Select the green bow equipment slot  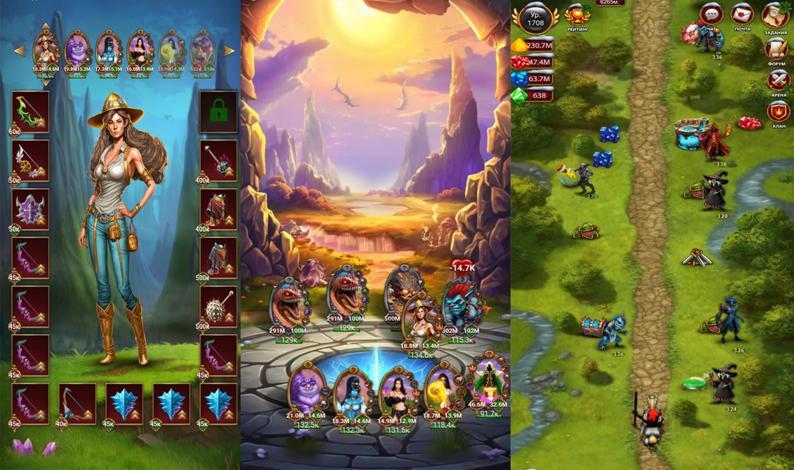point(30,110)
